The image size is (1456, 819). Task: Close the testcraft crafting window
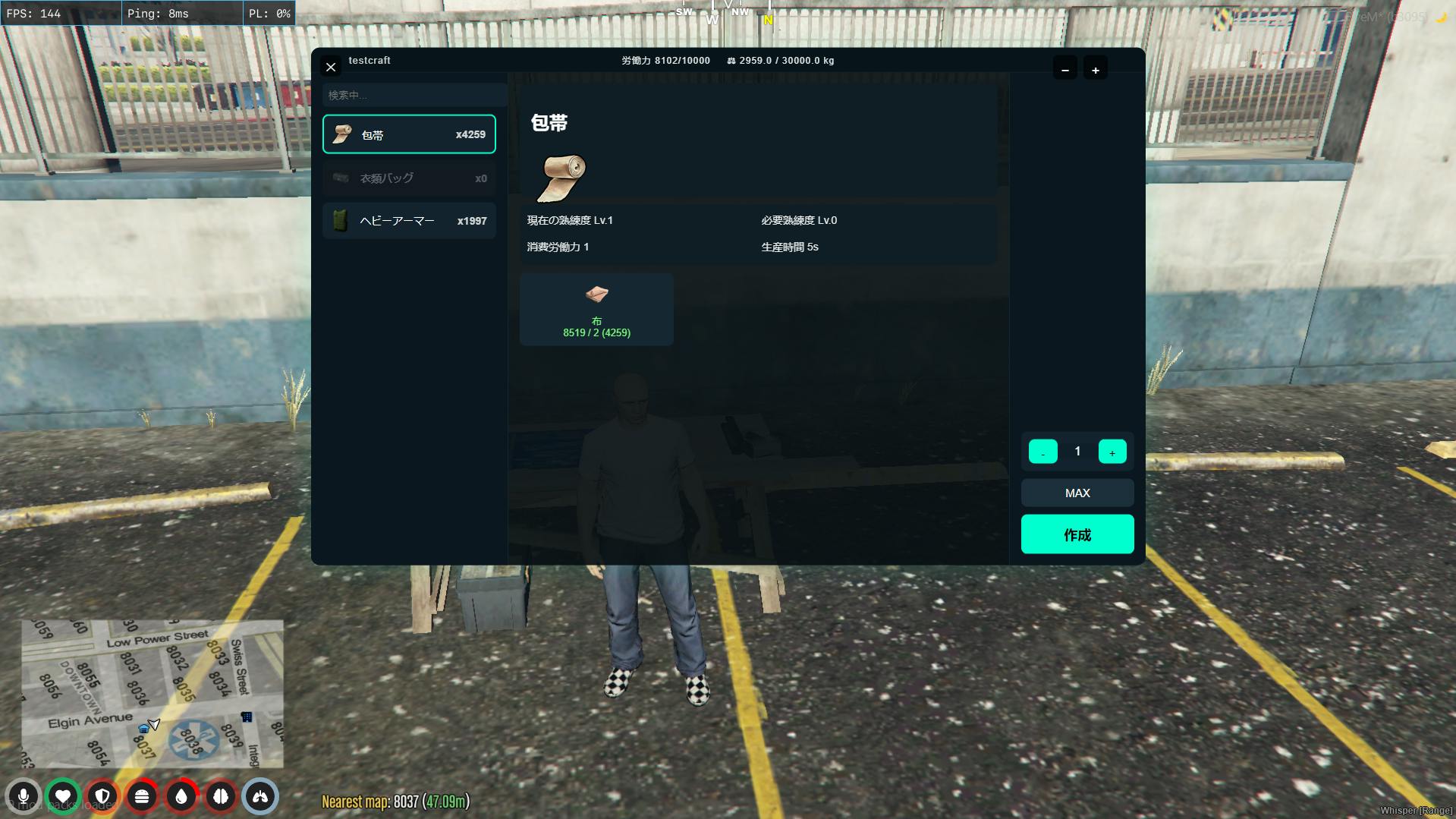click(331, 67)
